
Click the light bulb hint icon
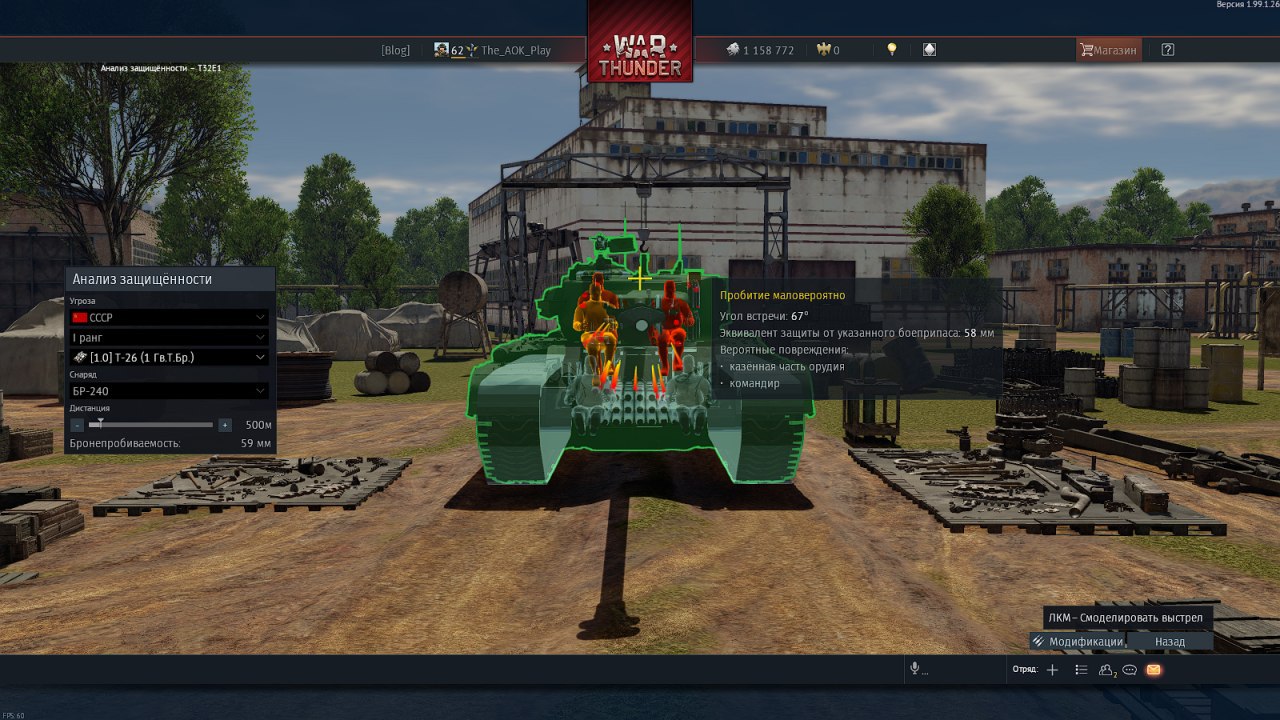(892, 50)
